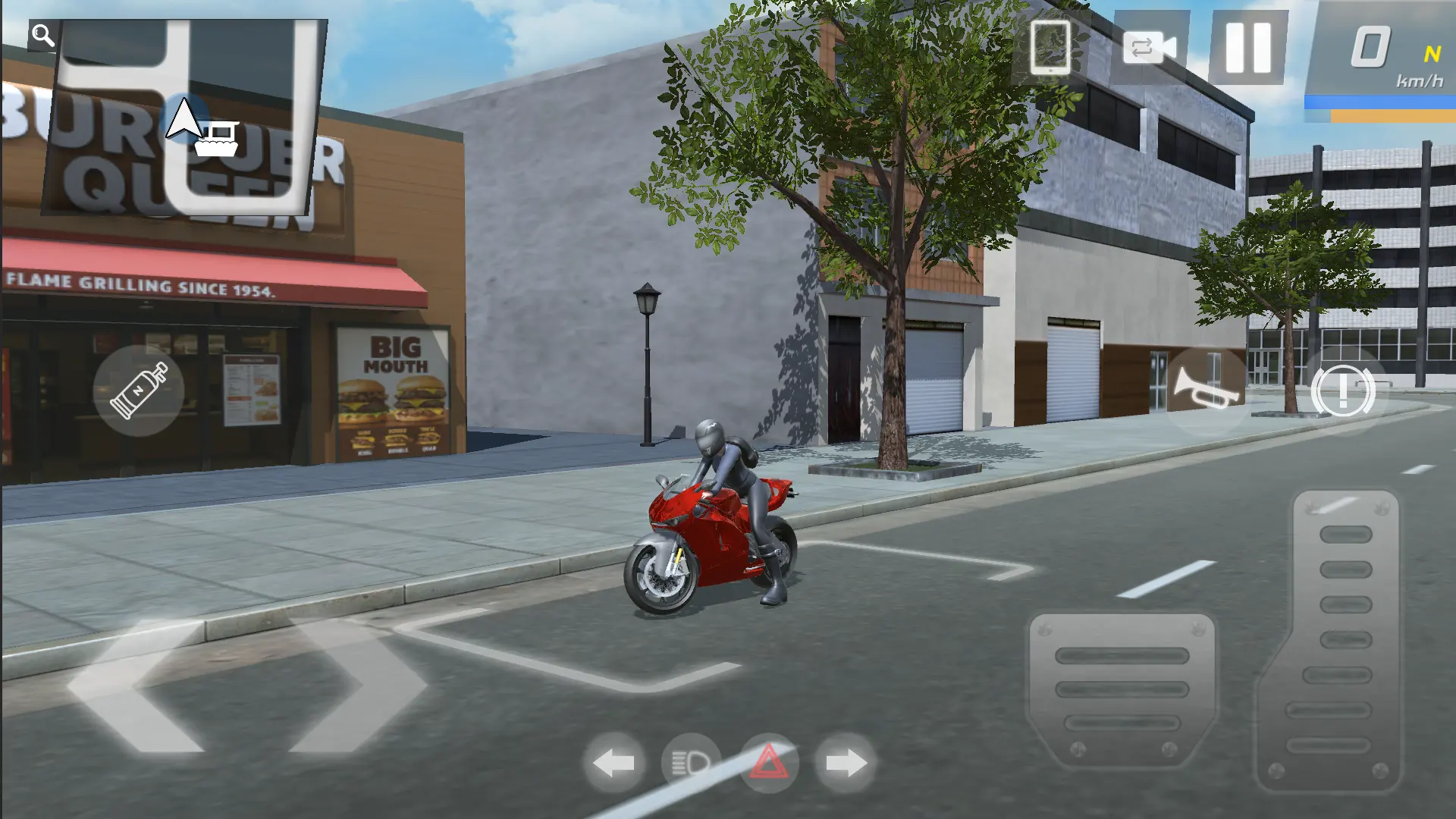This screenshot has height=819, width=1456.
Task: Pause the game
Action: pyautogui.click(x=1247, y=47)
